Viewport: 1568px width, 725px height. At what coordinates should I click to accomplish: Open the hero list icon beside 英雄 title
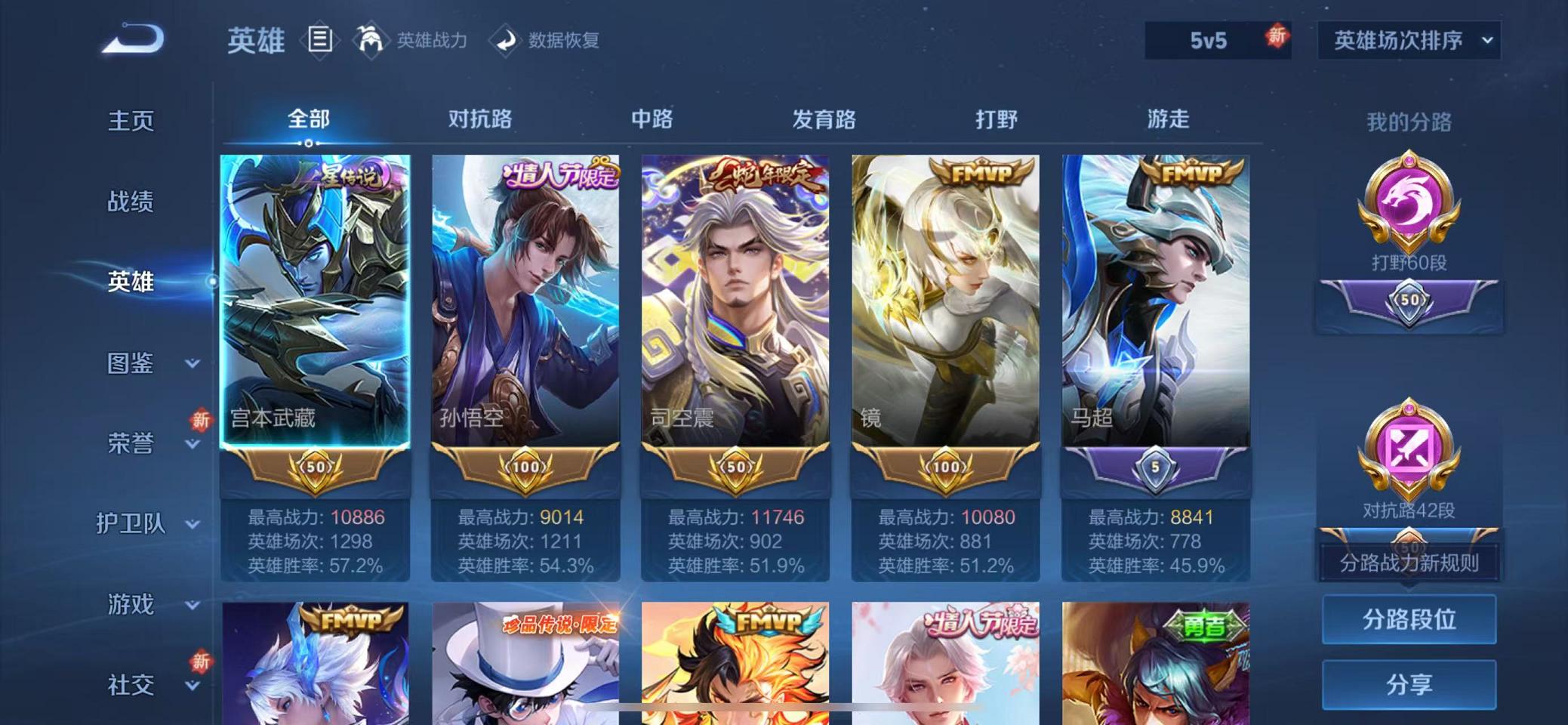[x=319, y=39]
